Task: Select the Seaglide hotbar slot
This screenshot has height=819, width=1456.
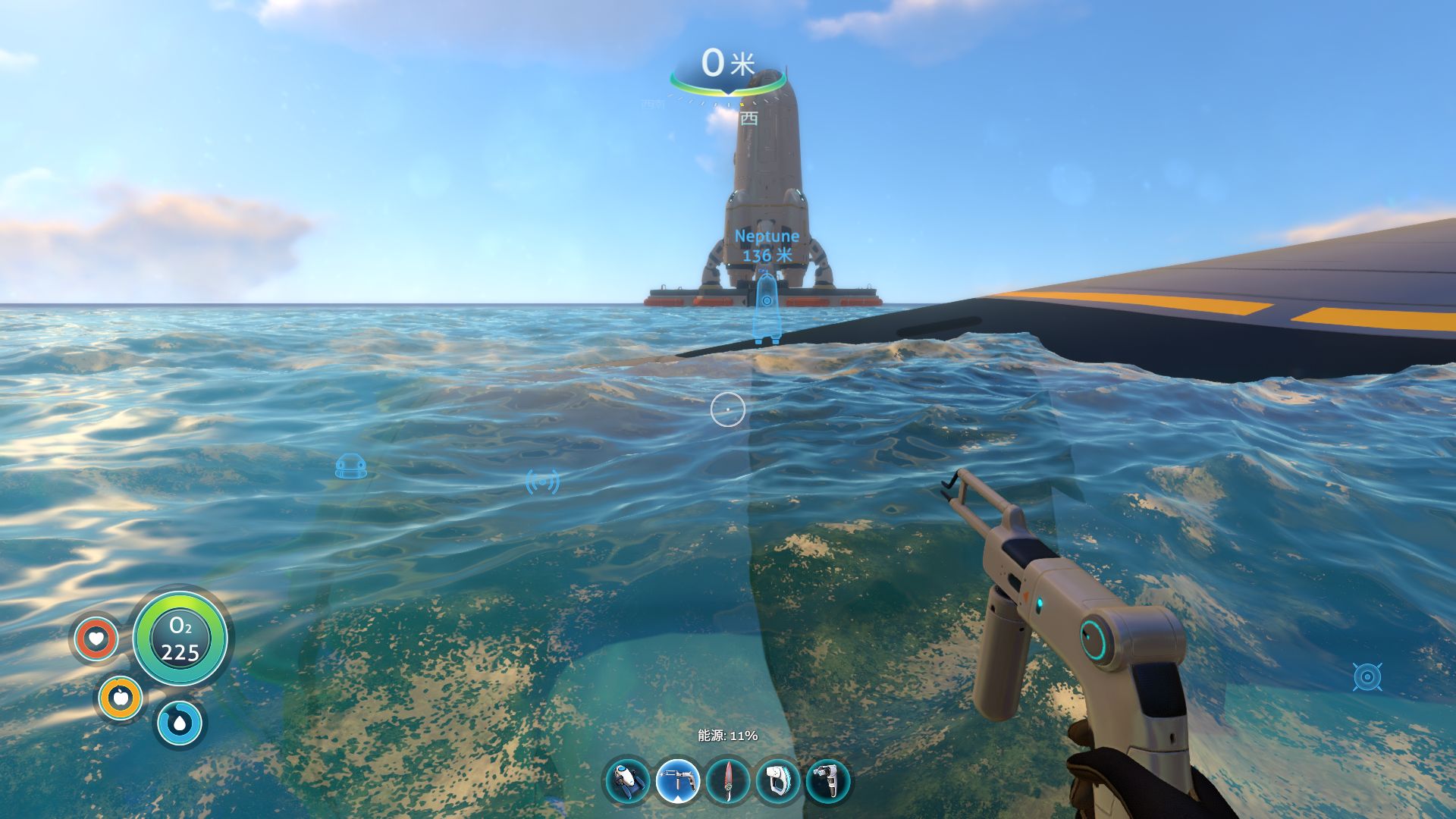Action: [x=628, y=781]
